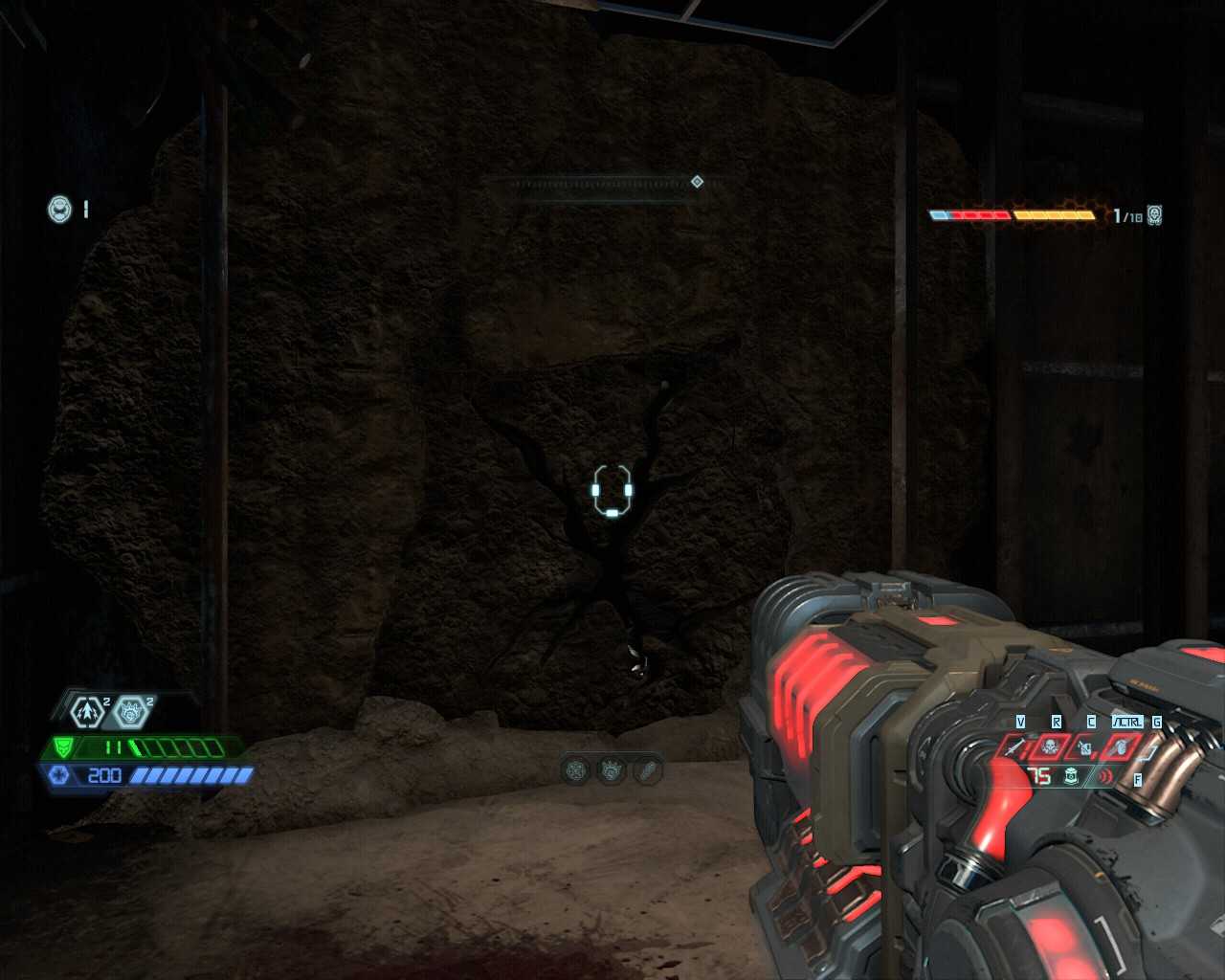
Task: Select the grenade launcher equipment slot
Action: (1121, 746)
